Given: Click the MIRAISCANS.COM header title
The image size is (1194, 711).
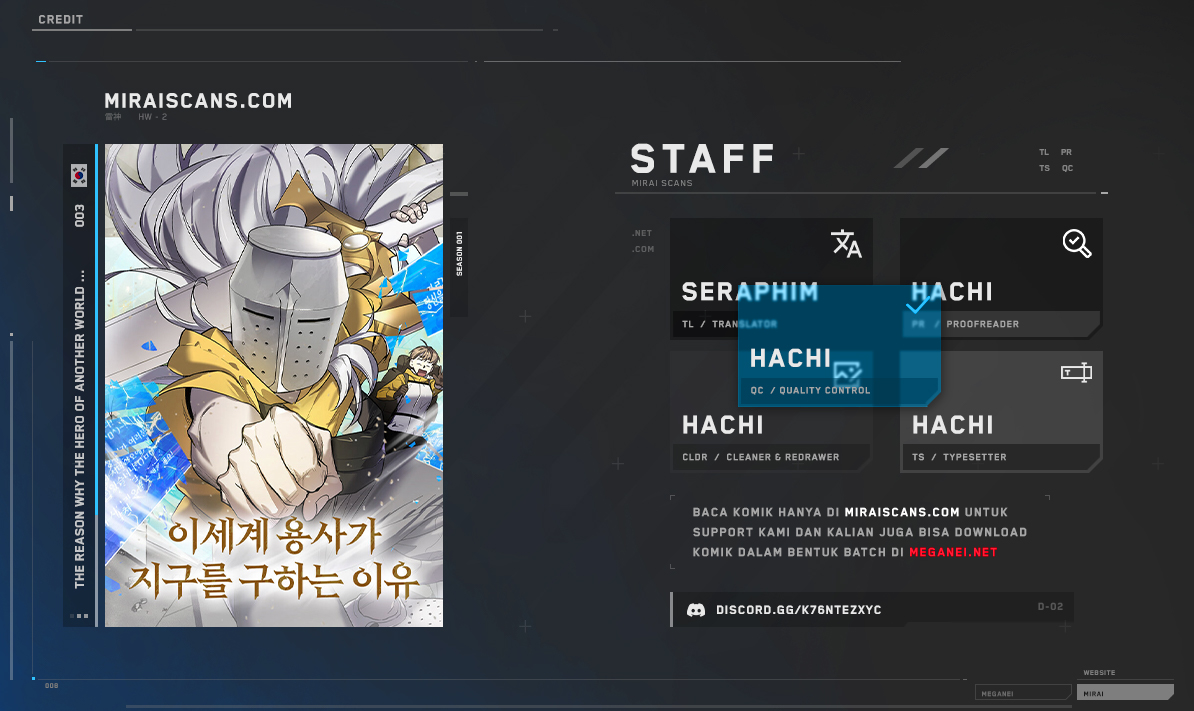Looking at the screenshot, I should [198, 101].
